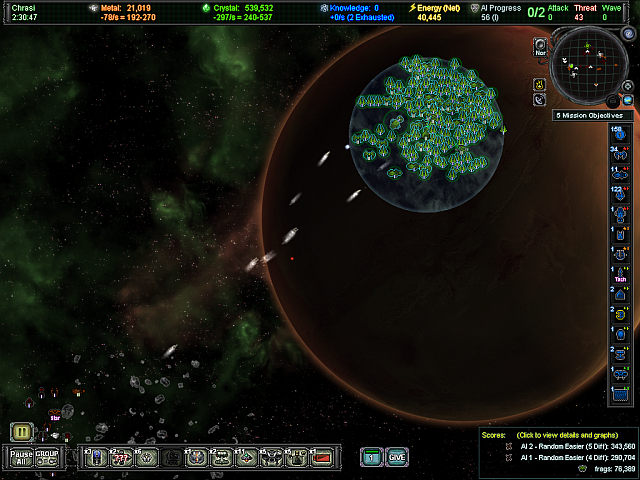Click the galaxy minimap display
The height and width of the screenshot is (480, 640).
[587, 65]
